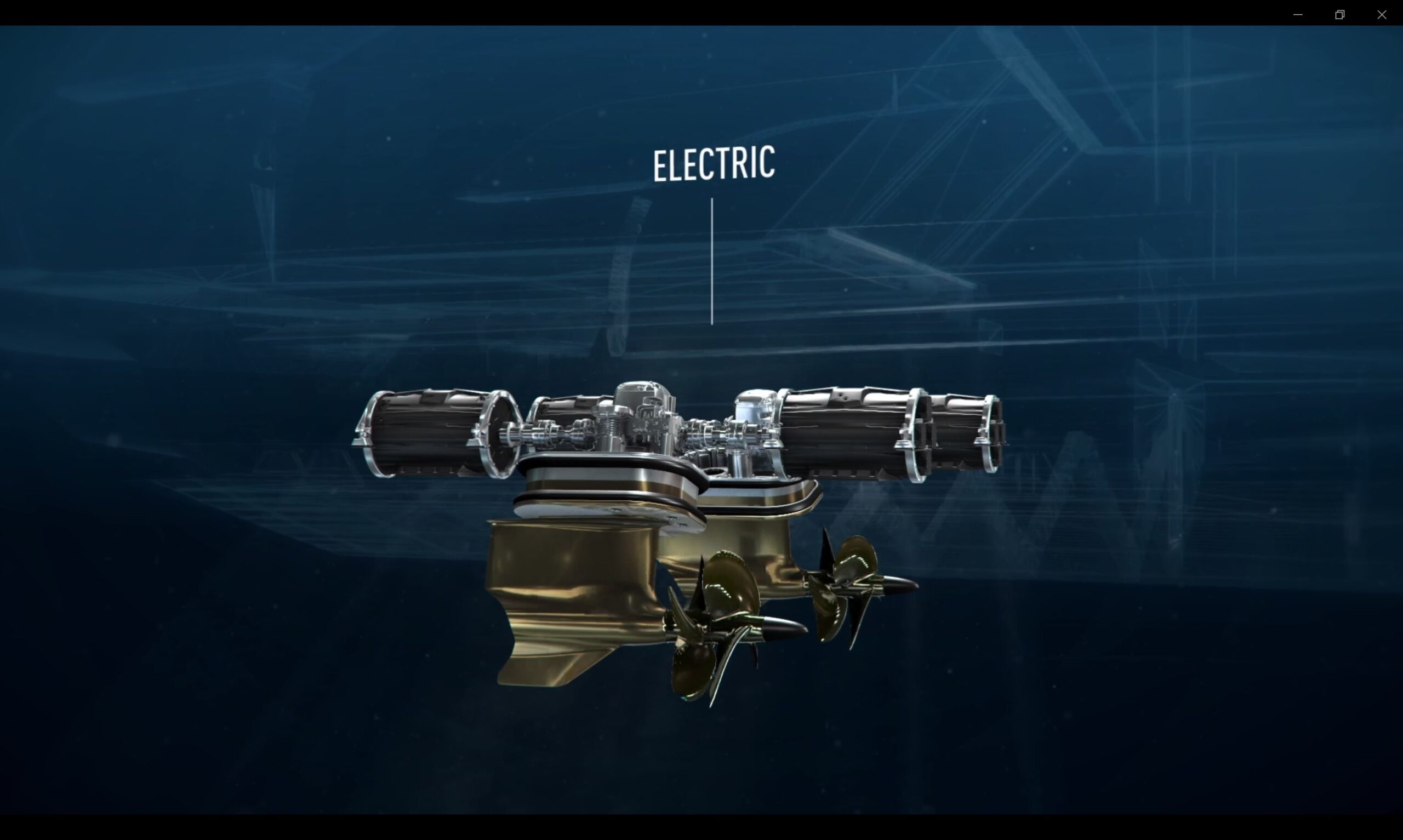This screenshot has height=840, width=1403.
Task: Minimize the game window
Action: coord(1298,15)
